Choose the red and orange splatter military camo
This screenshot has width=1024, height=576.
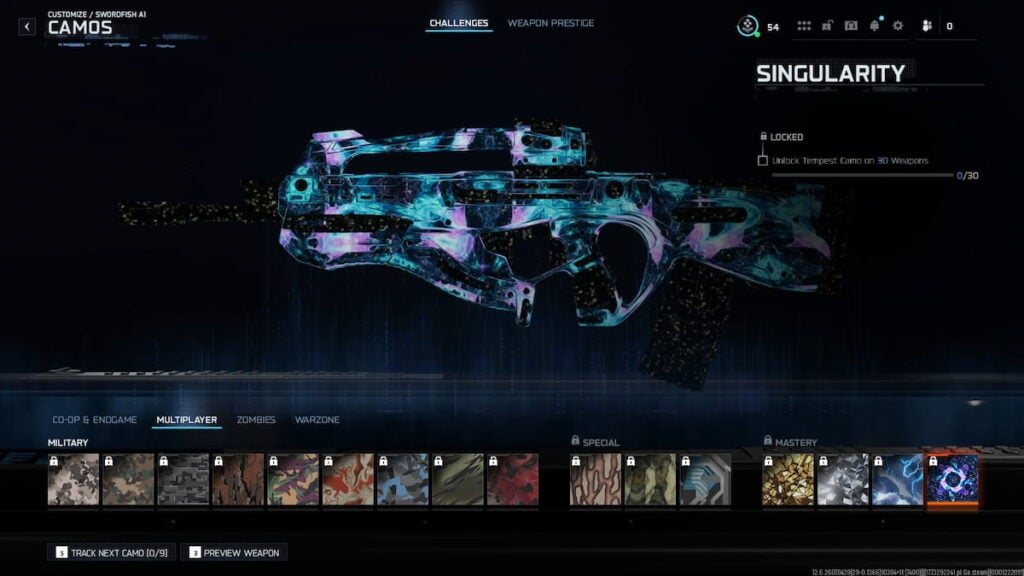point(346,480)
